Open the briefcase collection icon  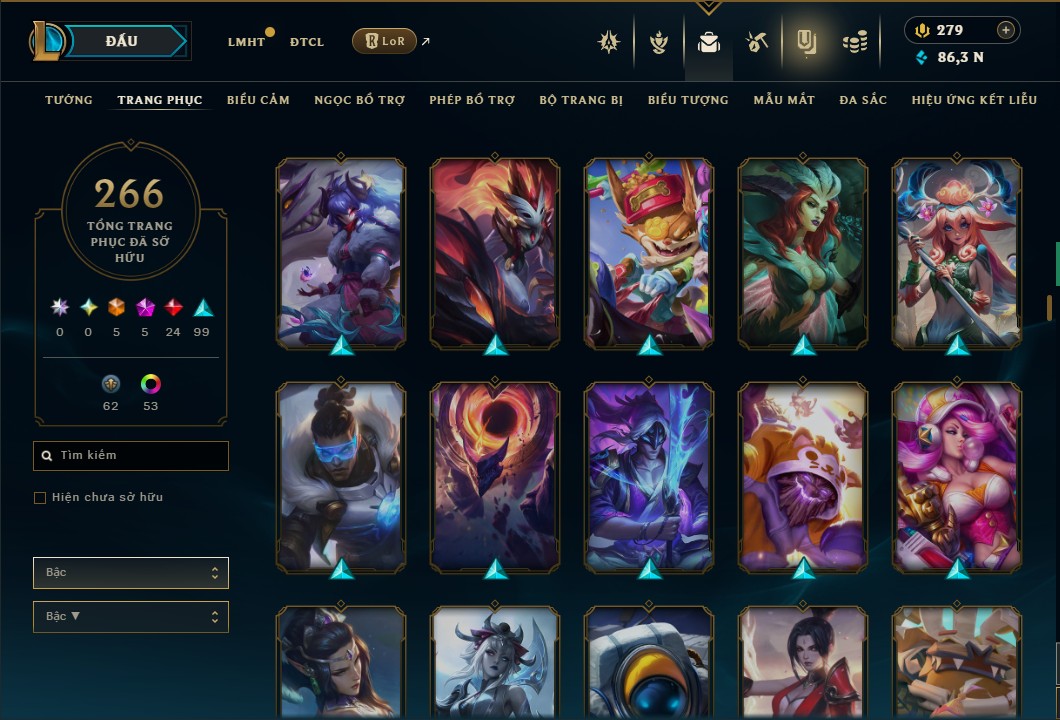pyautogui.click(x=709, y=43)
